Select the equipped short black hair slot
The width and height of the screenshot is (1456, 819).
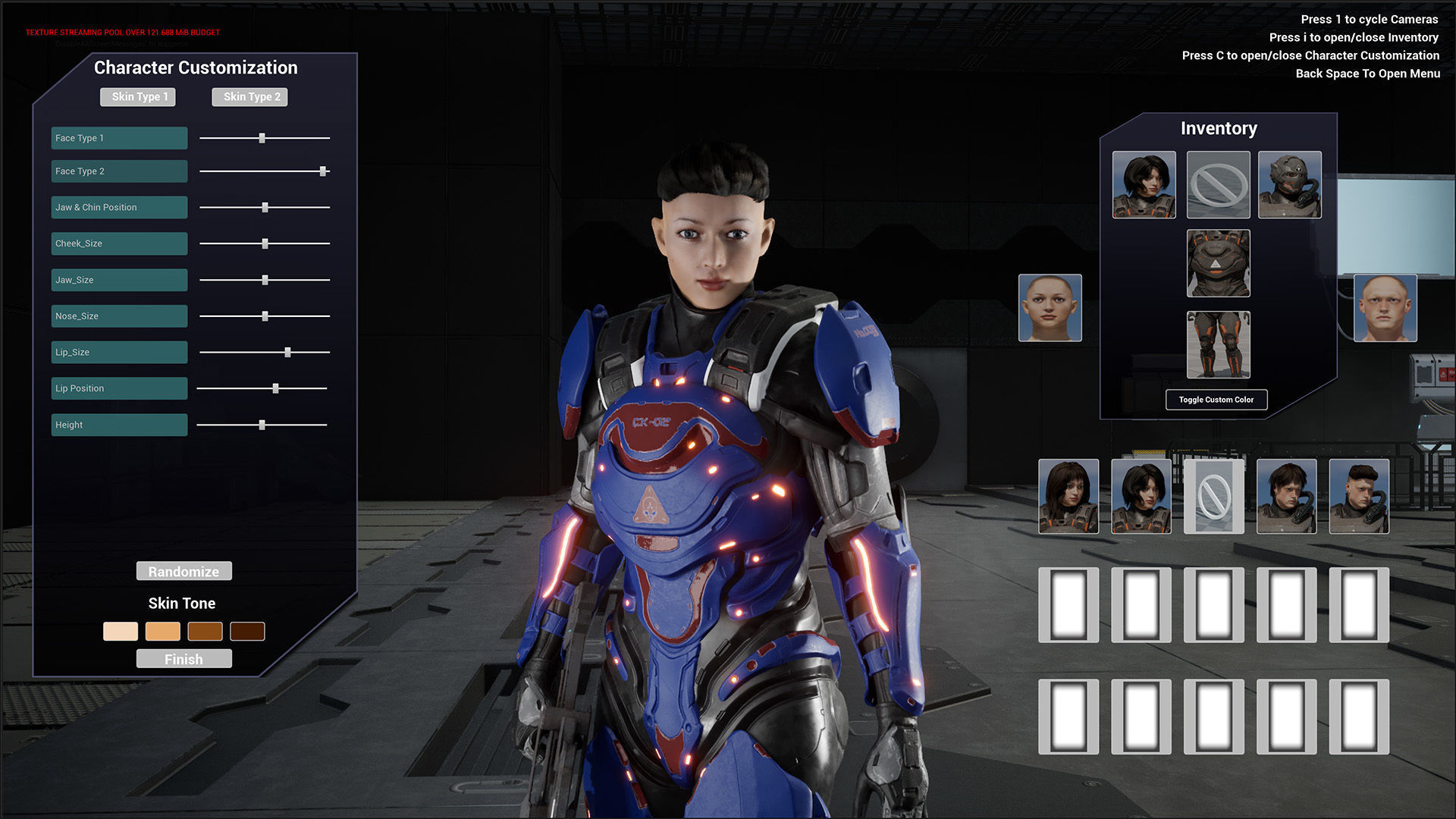pos(1144,185)
